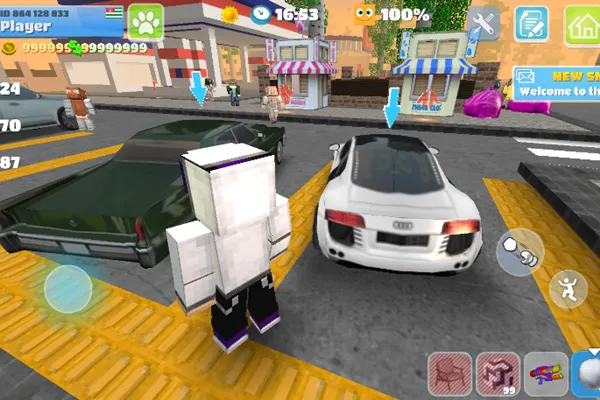Tap the virtual movement joystick
The width and height of the screenshot is (600, 400).
tap(67, 287)
